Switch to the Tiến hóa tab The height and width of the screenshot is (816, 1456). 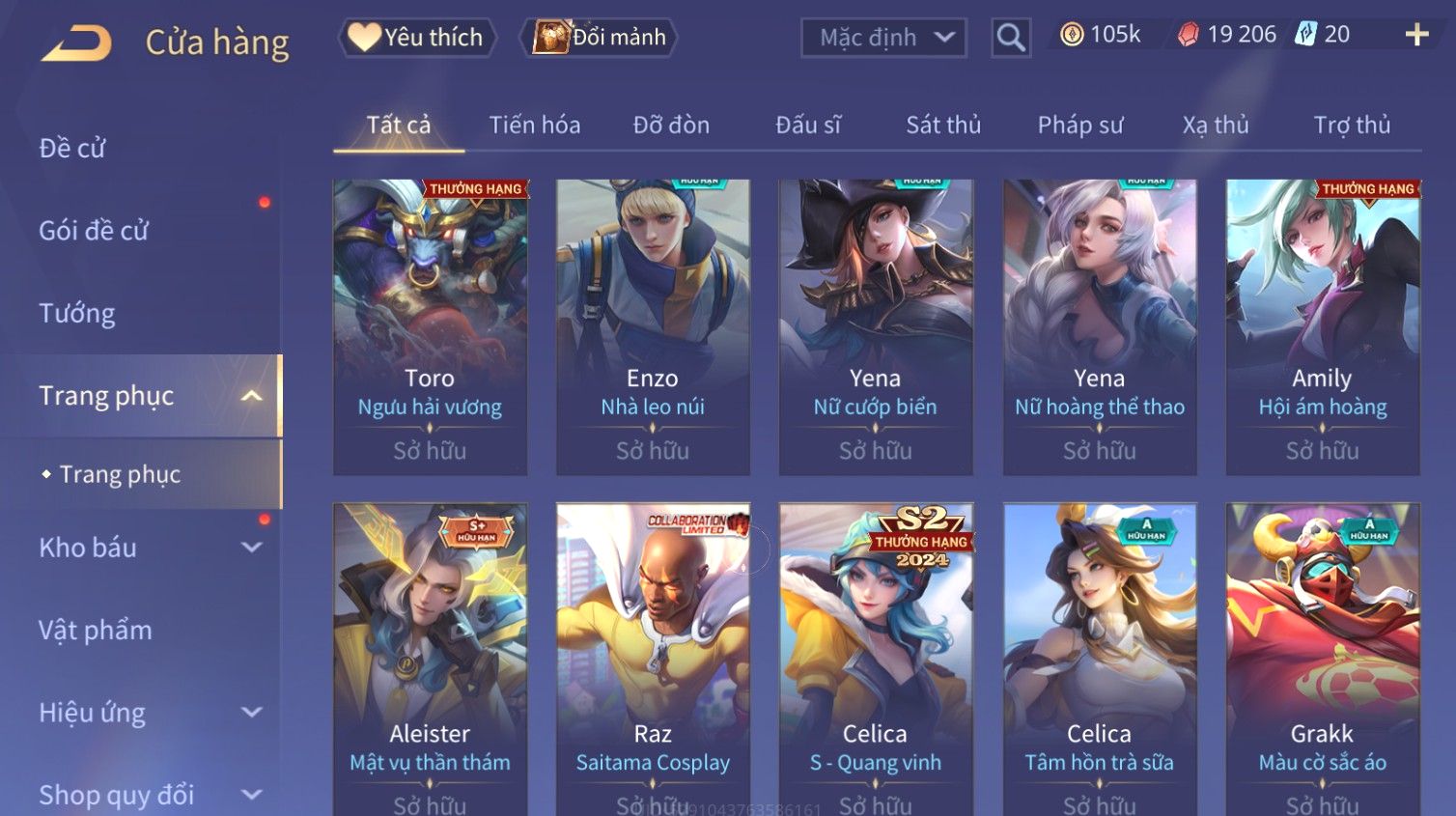click(534, 126)
